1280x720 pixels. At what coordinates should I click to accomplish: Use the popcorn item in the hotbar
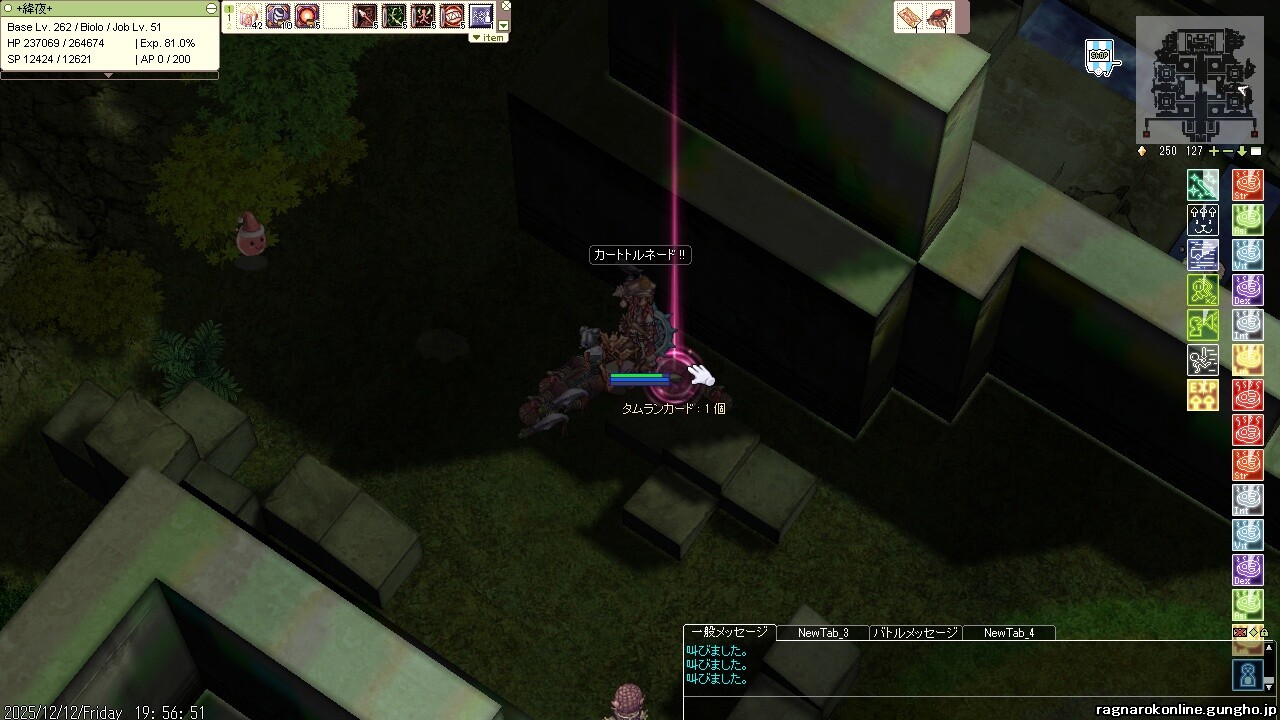[x=248, y=16]
